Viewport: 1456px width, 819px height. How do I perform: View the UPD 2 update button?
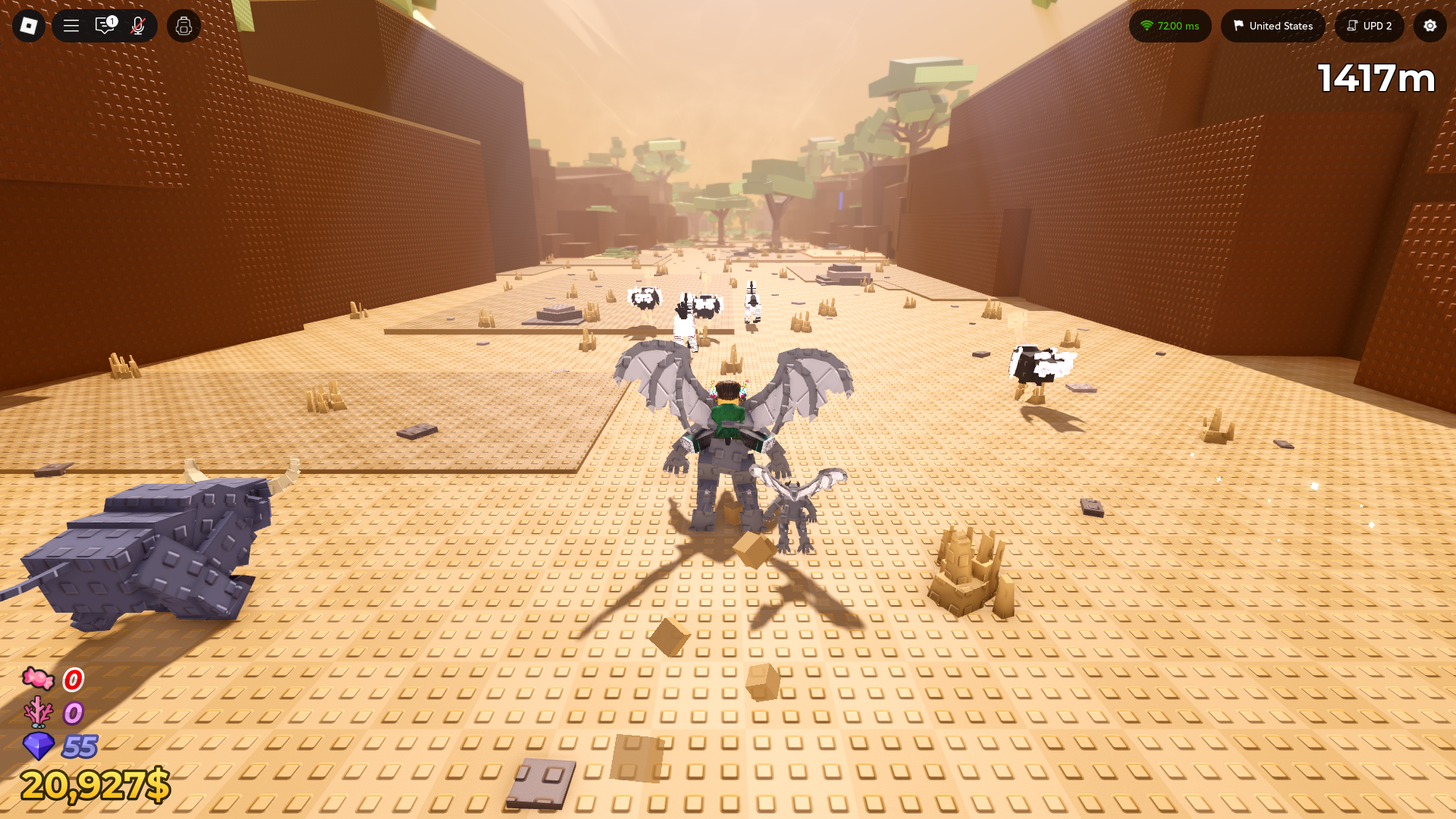(1369, 25)
